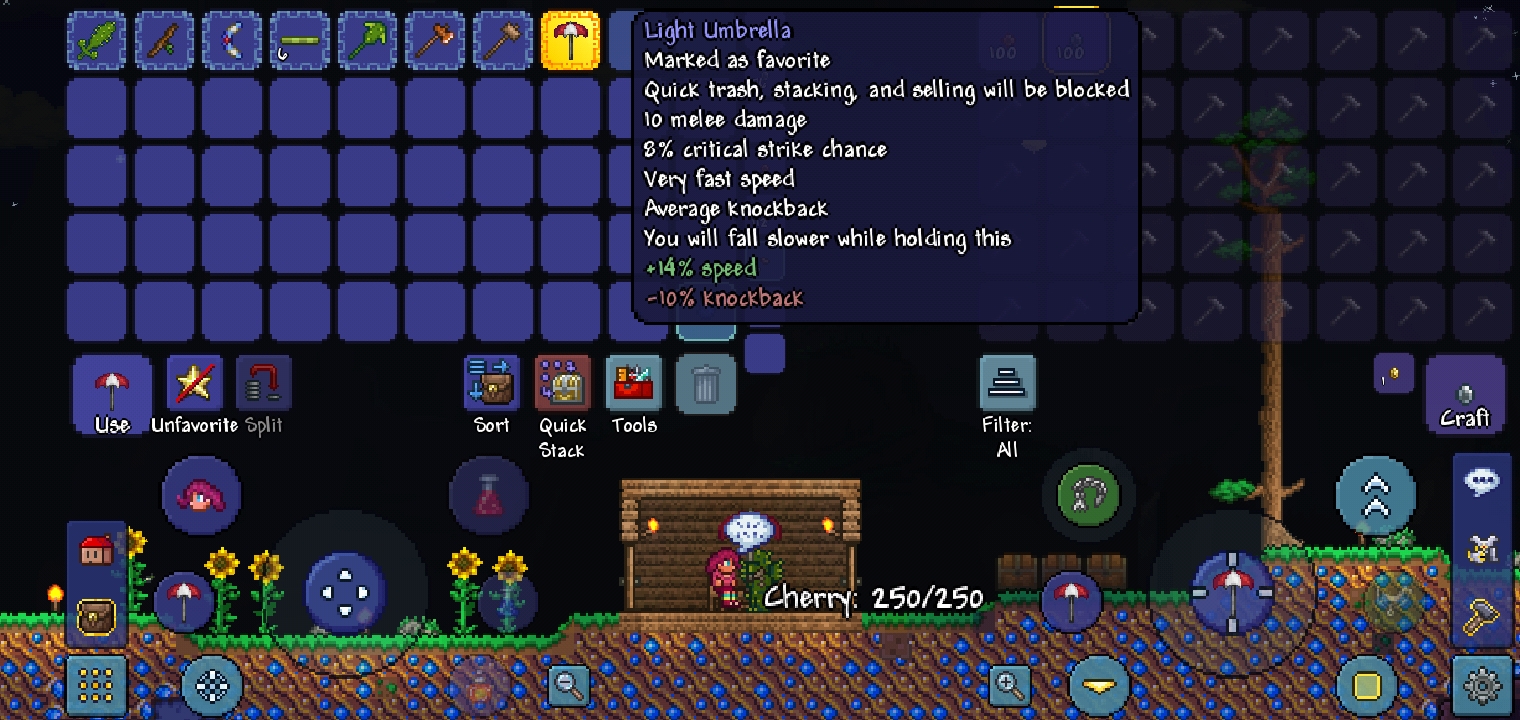Tap the zoom-in magnifier control
The width and height of the screenshot is (1520, 720).
tap(1009, 686)
